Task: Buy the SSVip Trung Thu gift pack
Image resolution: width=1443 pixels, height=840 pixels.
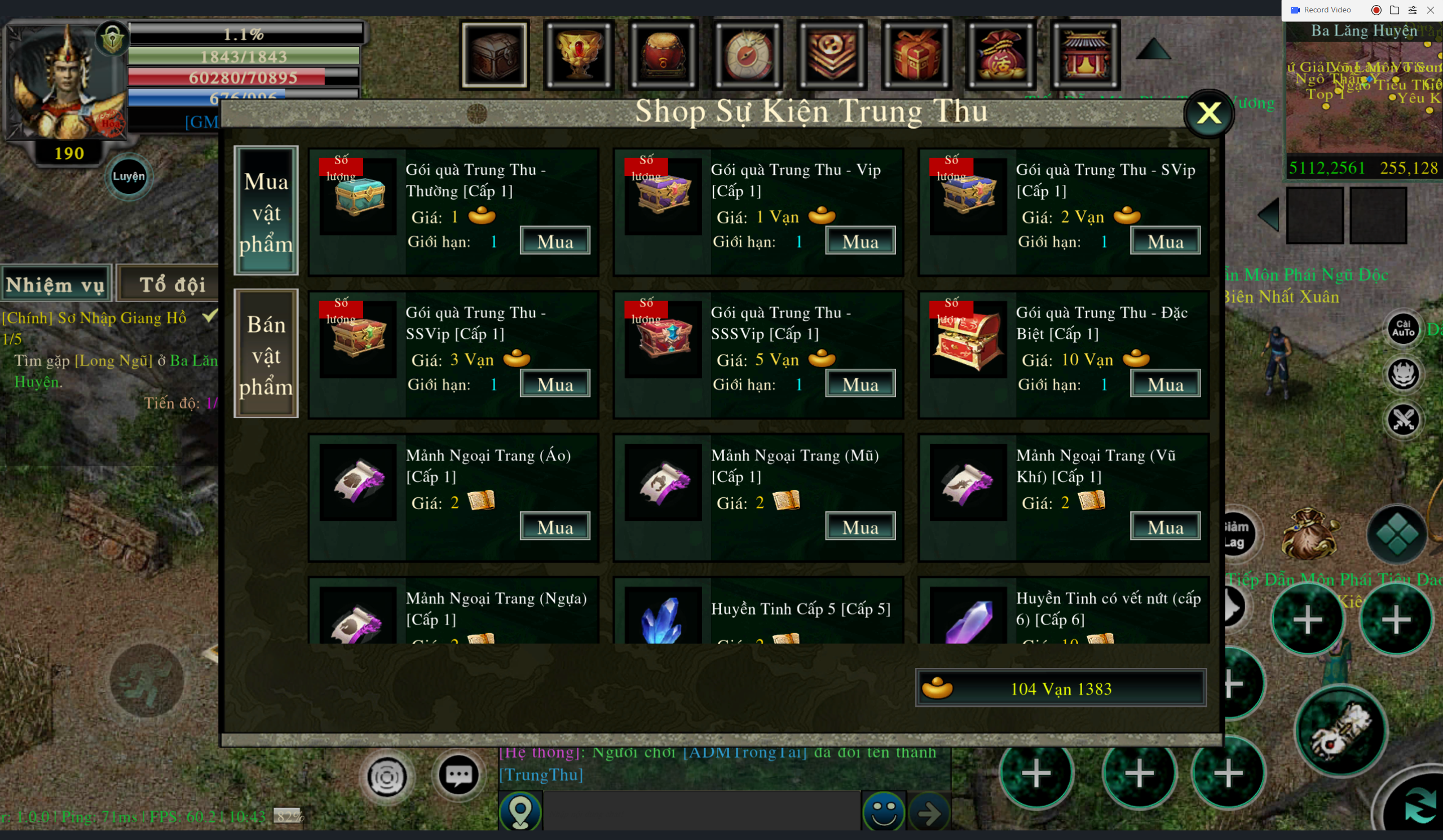Action: click(x=555, y=384)
